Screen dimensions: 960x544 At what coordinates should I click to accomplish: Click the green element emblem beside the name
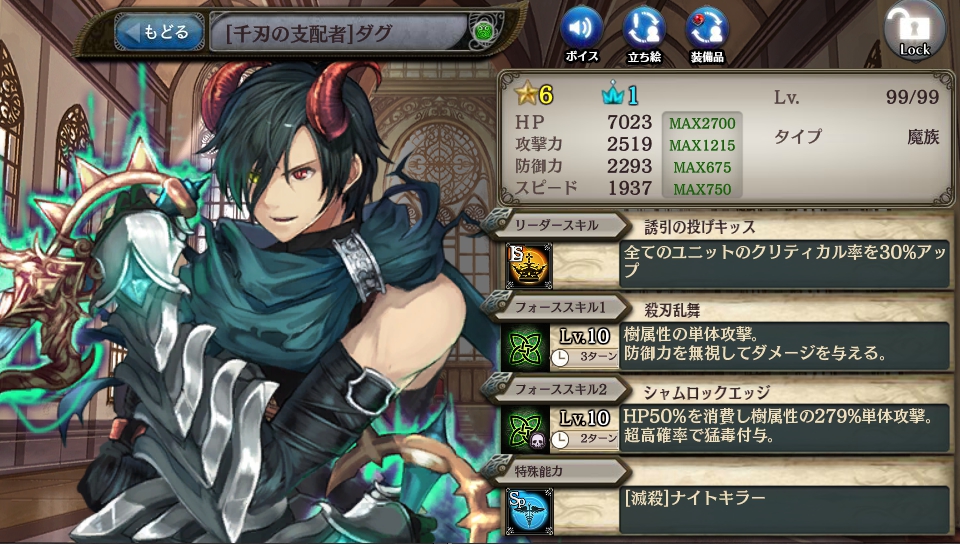pyautogui.click(x=483, y=32)
